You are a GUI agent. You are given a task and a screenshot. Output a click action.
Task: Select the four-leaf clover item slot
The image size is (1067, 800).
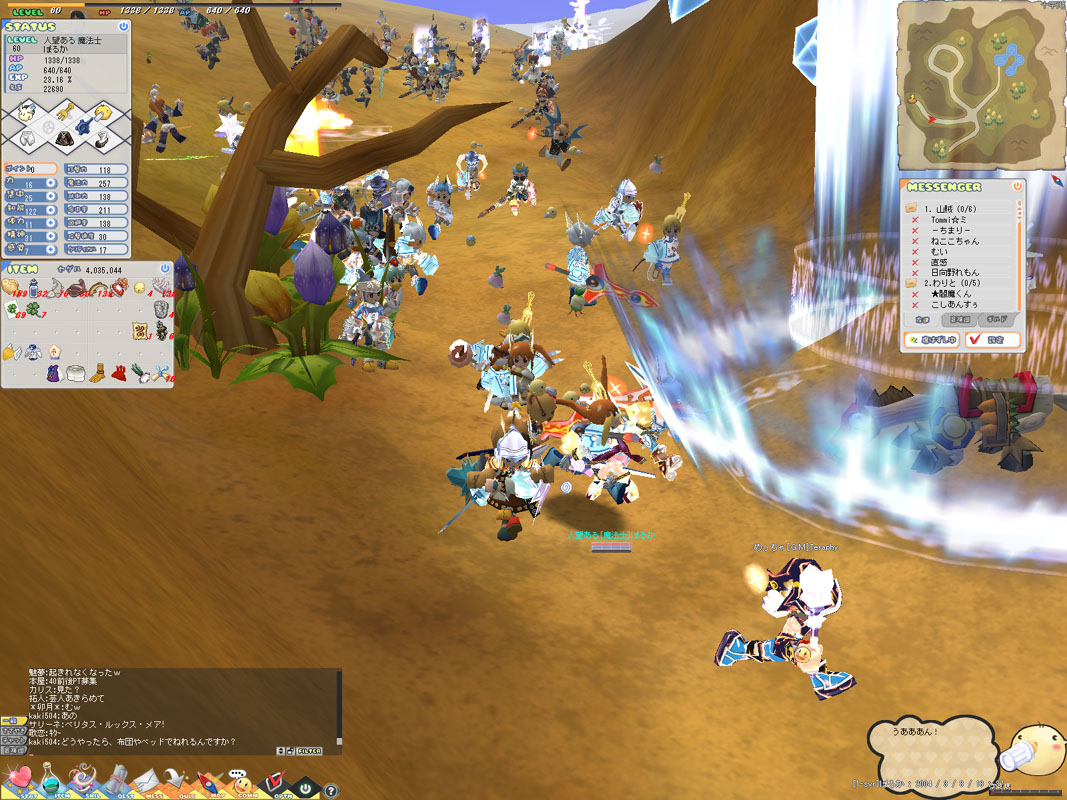pyautogui.click(x=34, y=311)
